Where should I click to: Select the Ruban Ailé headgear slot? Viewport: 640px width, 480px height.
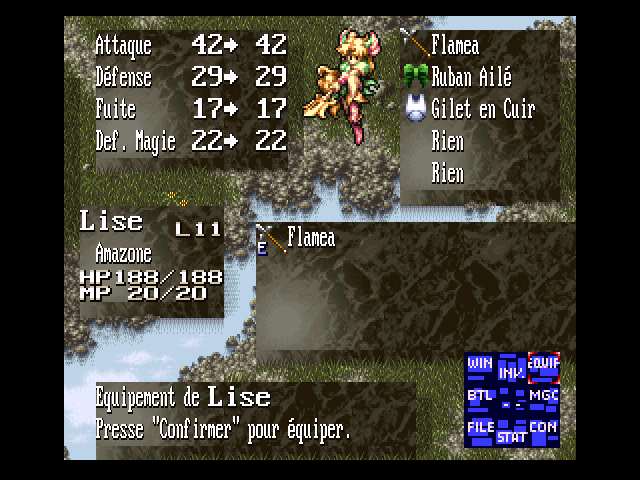[470, 77]
